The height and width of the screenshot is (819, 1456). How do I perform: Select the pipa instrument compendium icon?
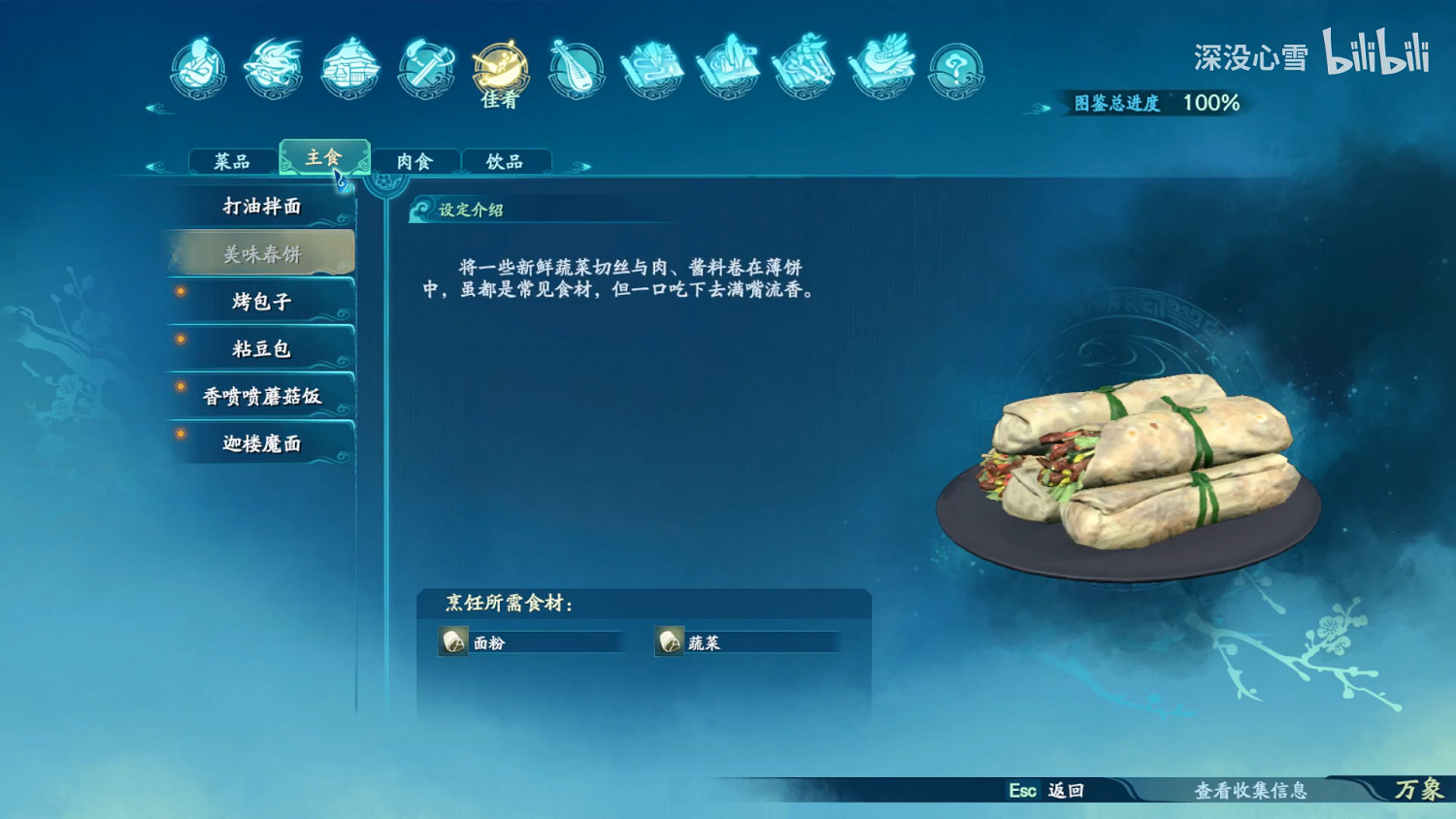pos(577,68)
